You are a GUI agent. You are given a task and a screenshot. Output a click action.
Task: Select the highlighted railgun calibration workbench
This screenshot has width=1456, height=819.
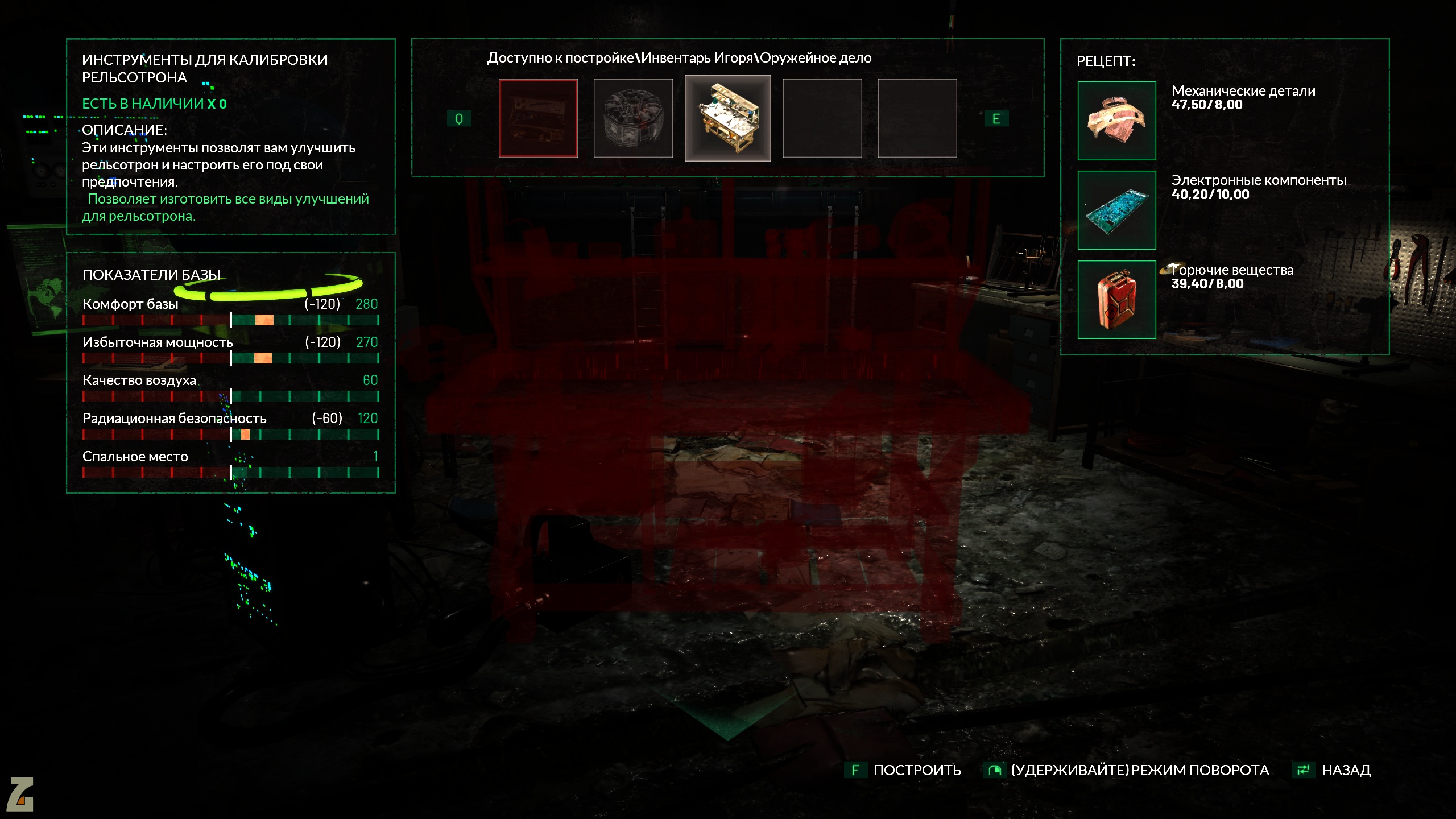click(728, 118)
